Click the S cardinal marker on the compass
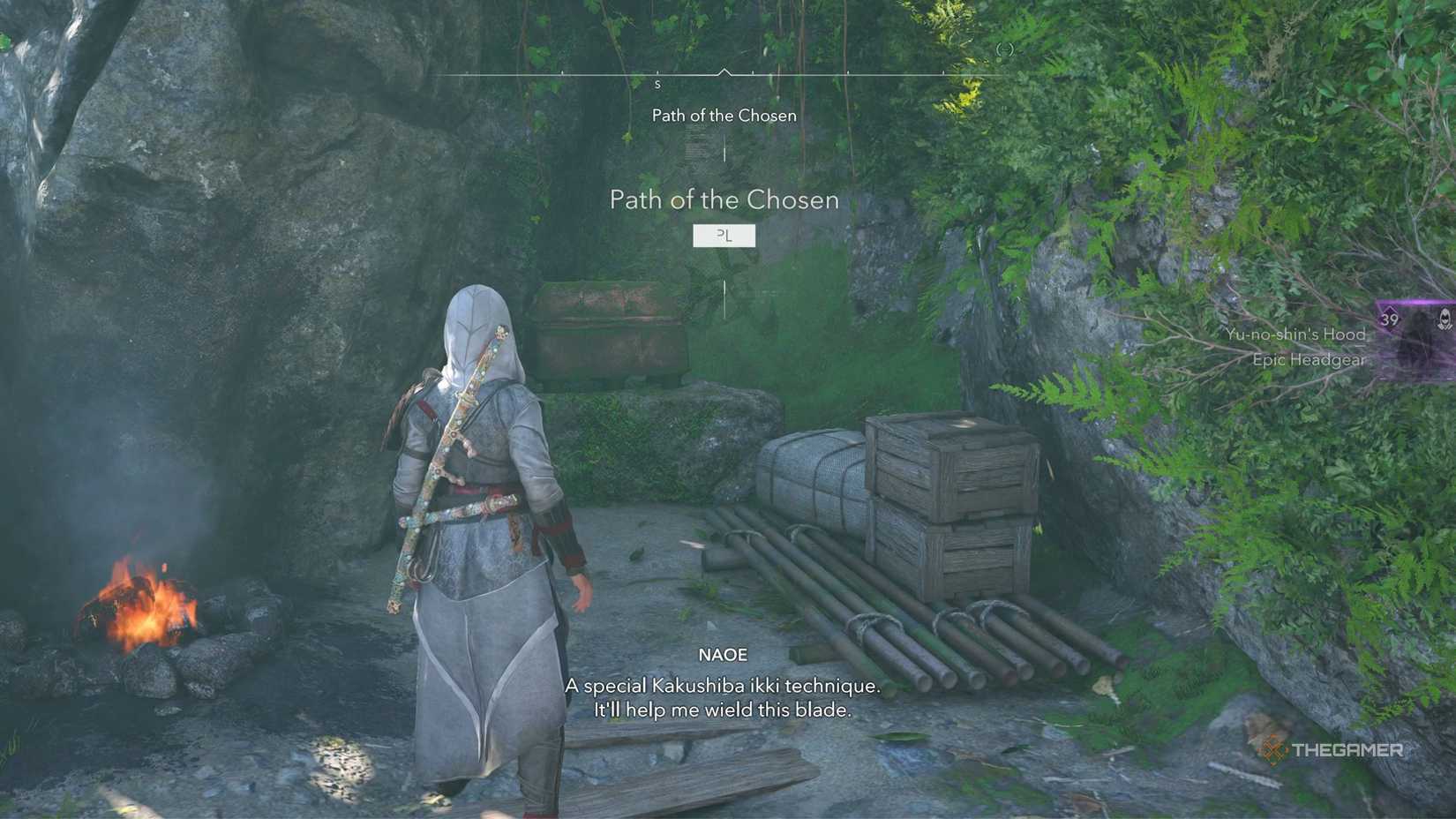Screen dimensions: 1456x819 657,84
